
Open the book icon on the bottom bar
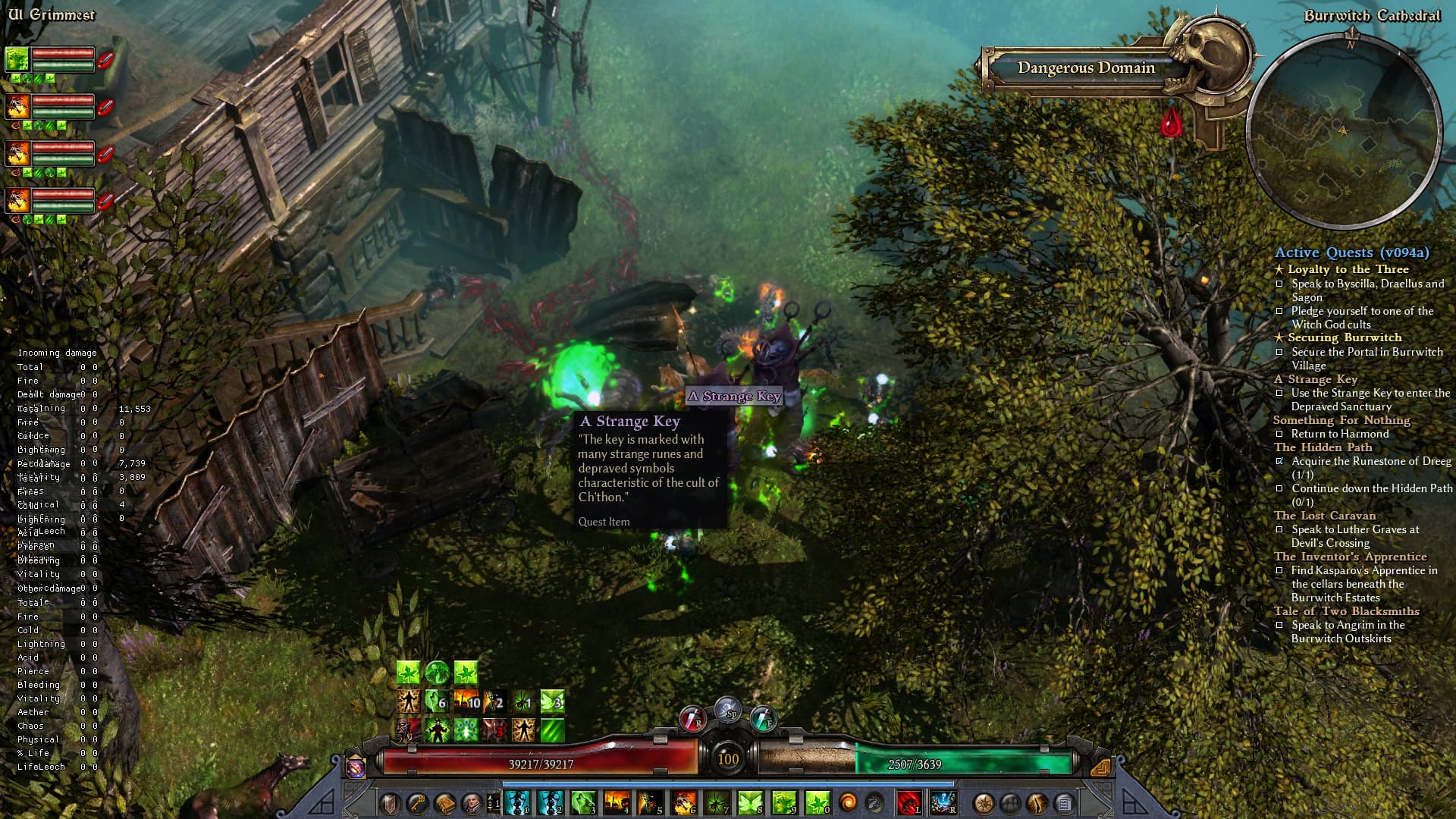445,803
